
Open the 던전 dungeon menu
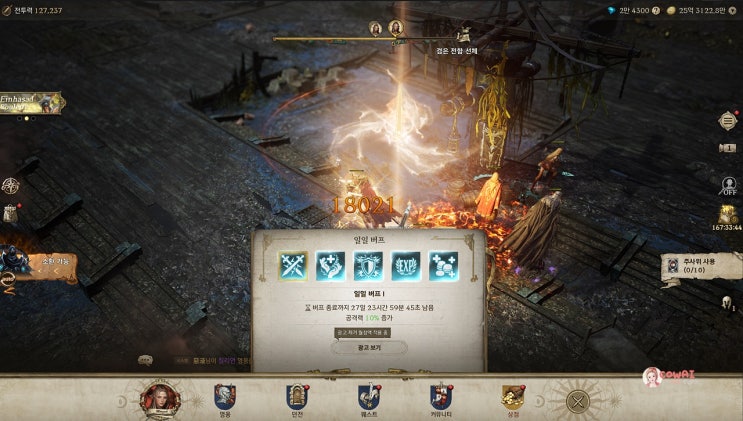coord(296,398)
